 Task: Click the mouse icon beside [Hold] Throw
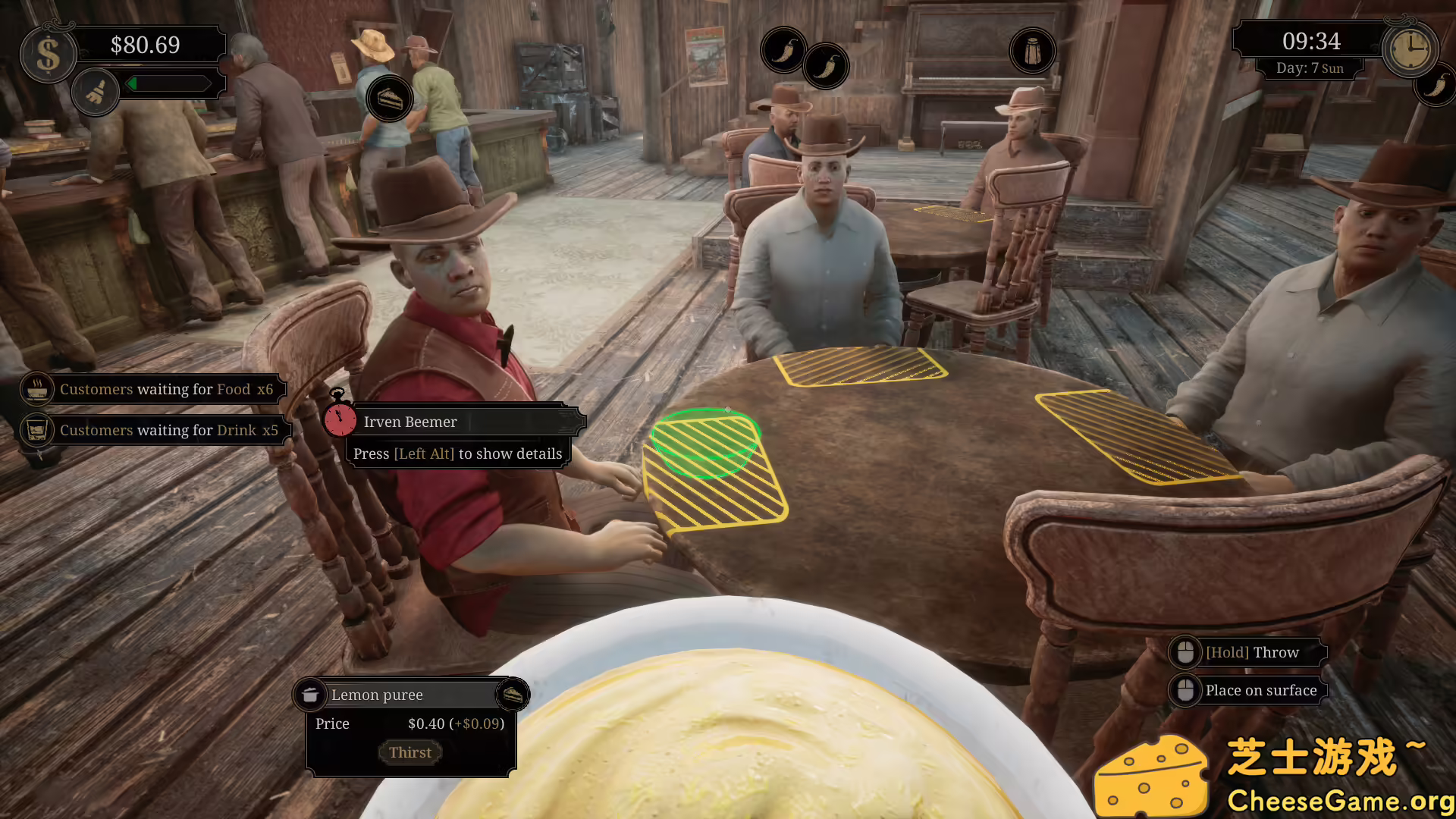pos(1186,651)
